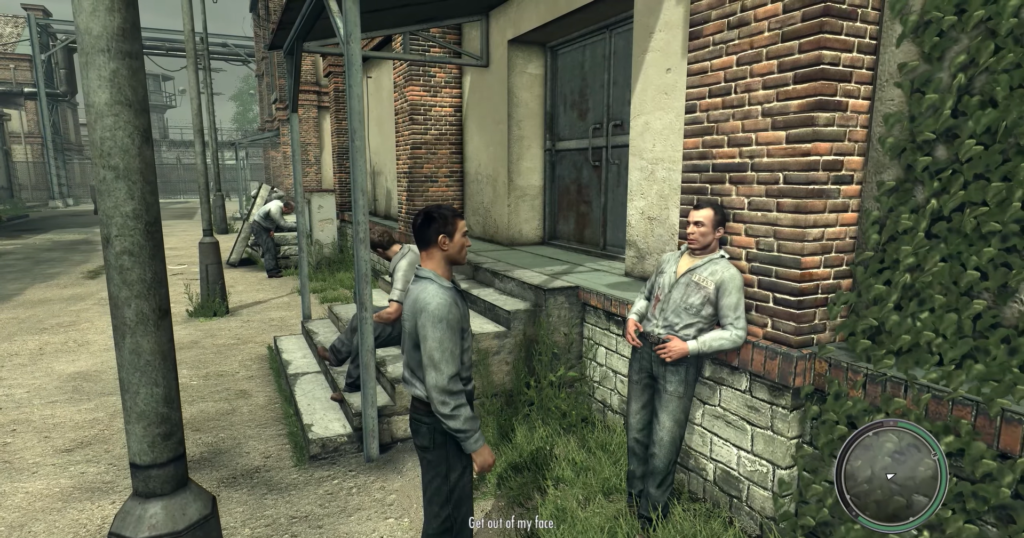Click the circular minimap radar

coord(890,474)
